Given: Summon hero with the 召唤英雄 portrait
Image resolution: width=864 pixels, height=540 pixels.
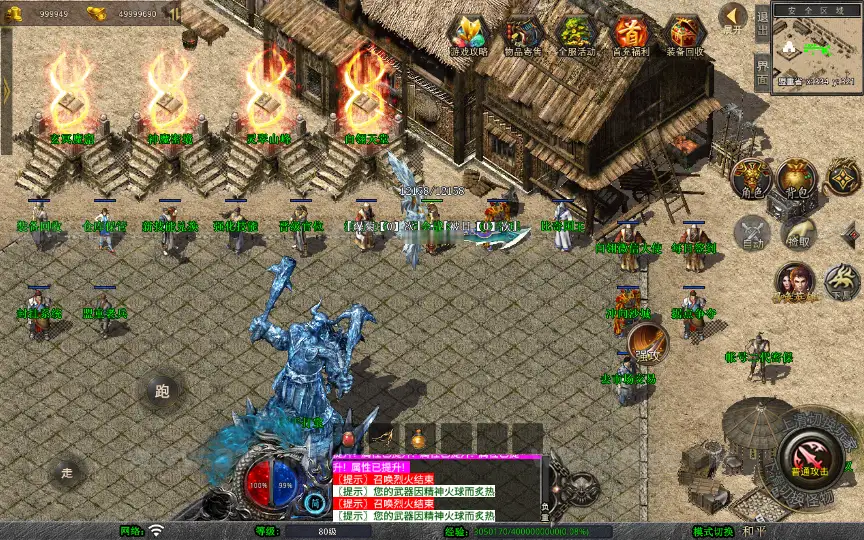Looking at the screenshot, I should pos(795,282).
